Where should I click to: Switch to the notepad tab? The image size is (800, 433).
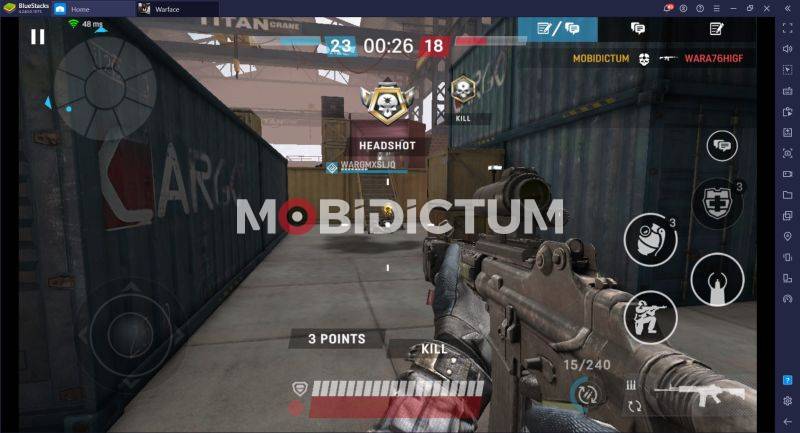click(716, 29)
